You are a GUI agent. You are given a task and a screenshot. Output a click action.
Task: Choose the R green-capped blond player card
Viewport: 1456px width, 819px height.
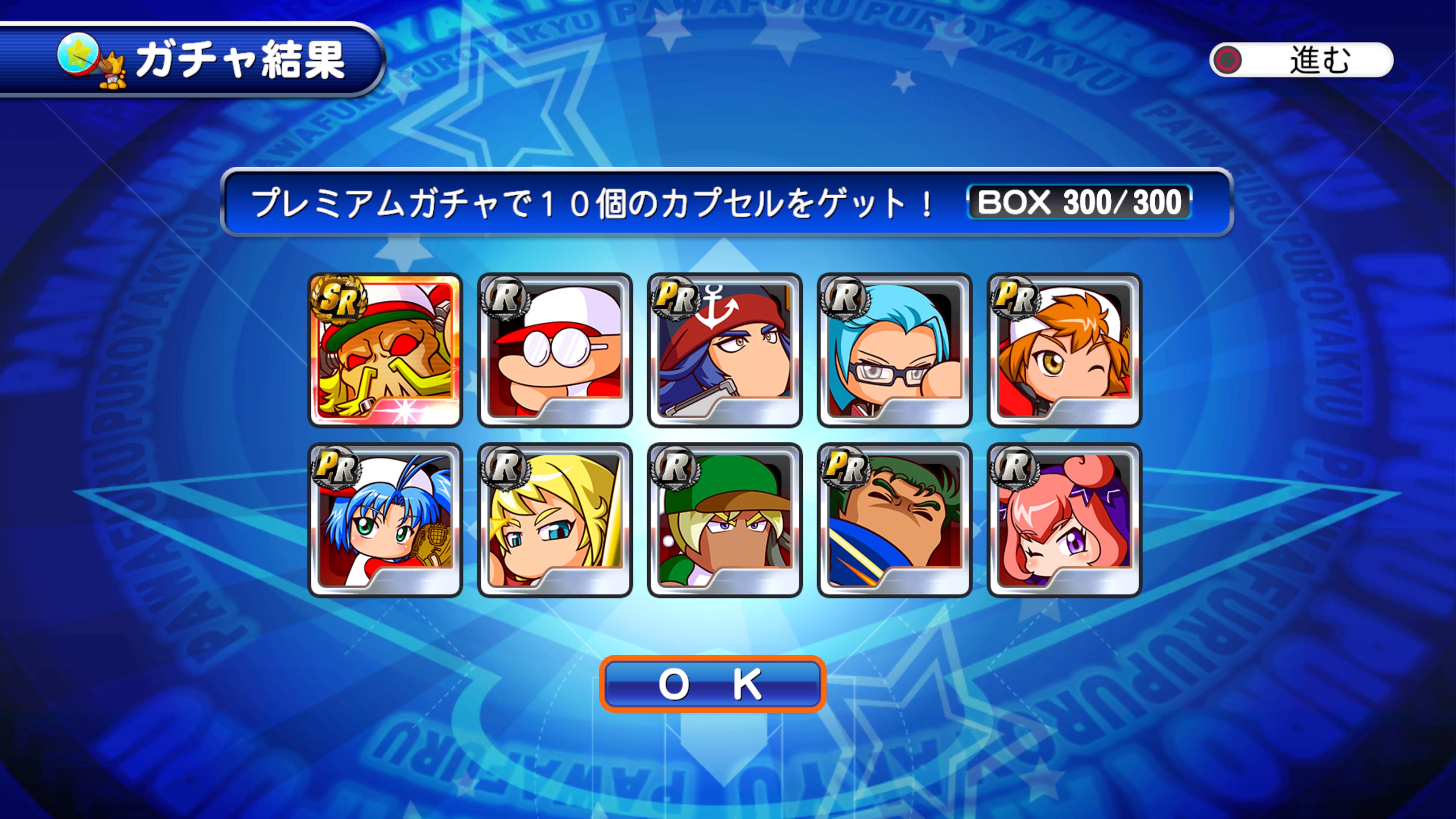pos(725,520)
